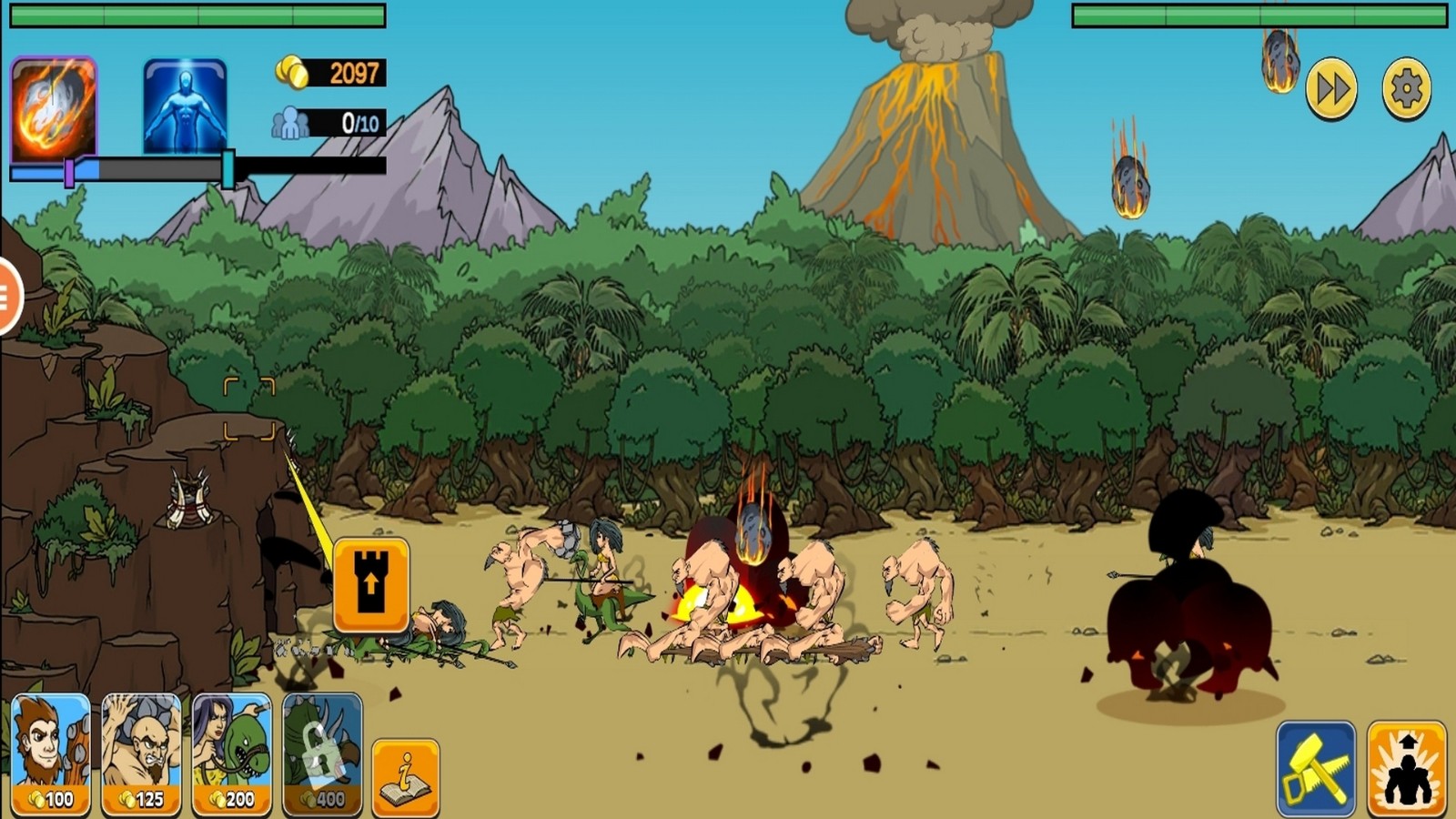Spawn the 125-gold rock thrower unit

(141, 753)
